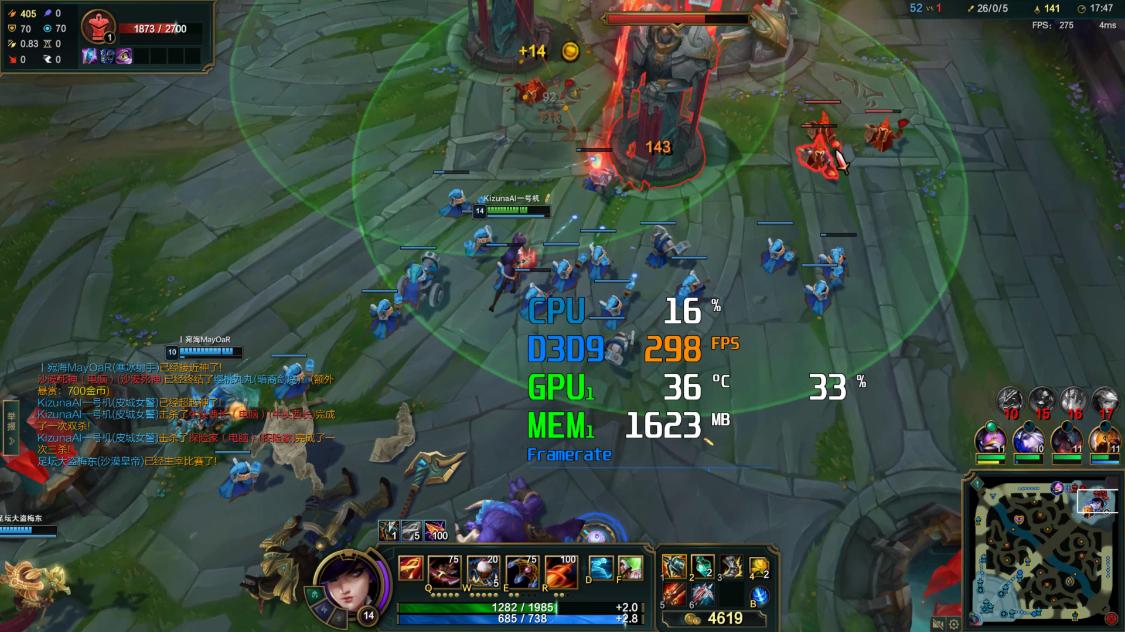Use the yellow trinket in slot 4
Viewport: 1125px width, 632px height.
click(x=759, y=567)
